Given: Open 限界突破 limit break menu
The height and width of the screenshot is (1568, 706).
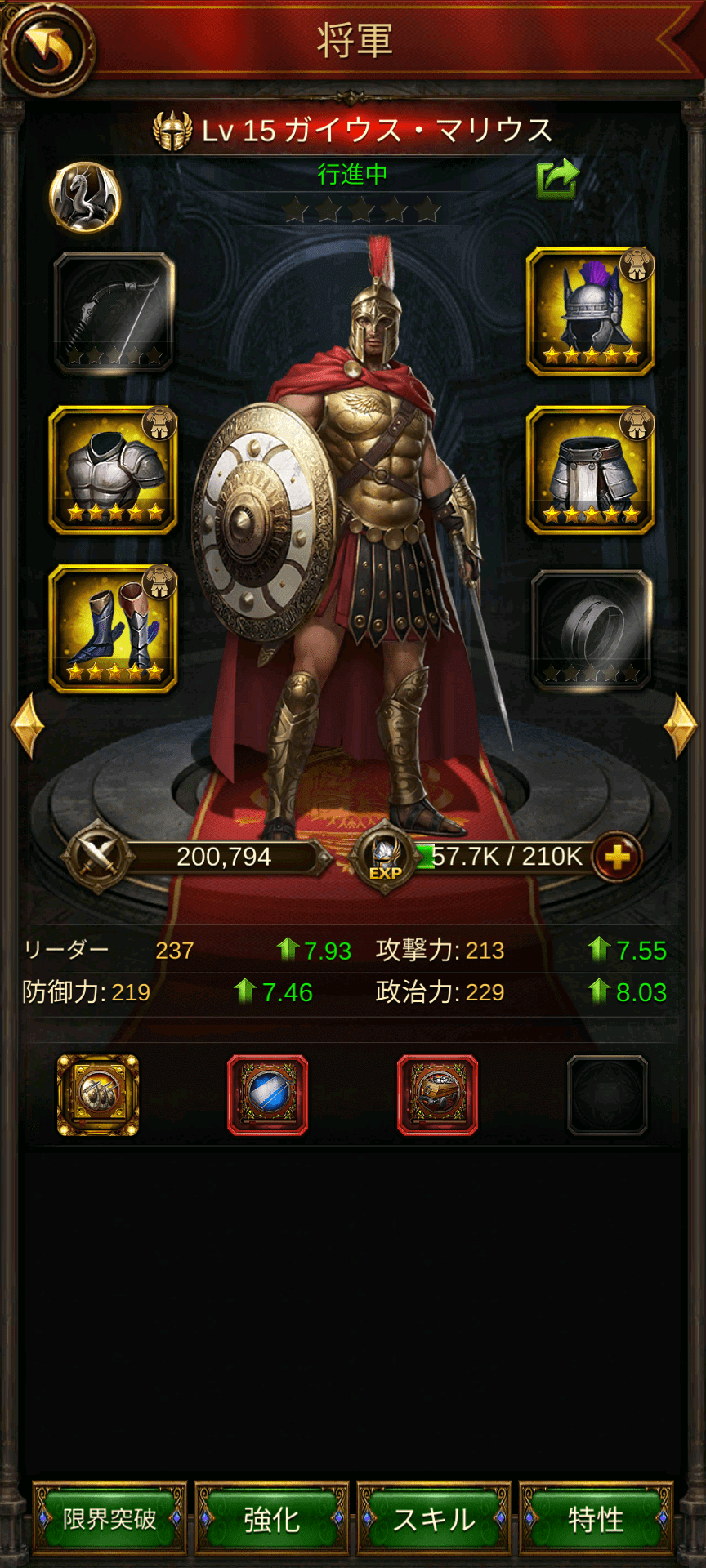Looking at the screenshot, I should [x=109, y=1519].
